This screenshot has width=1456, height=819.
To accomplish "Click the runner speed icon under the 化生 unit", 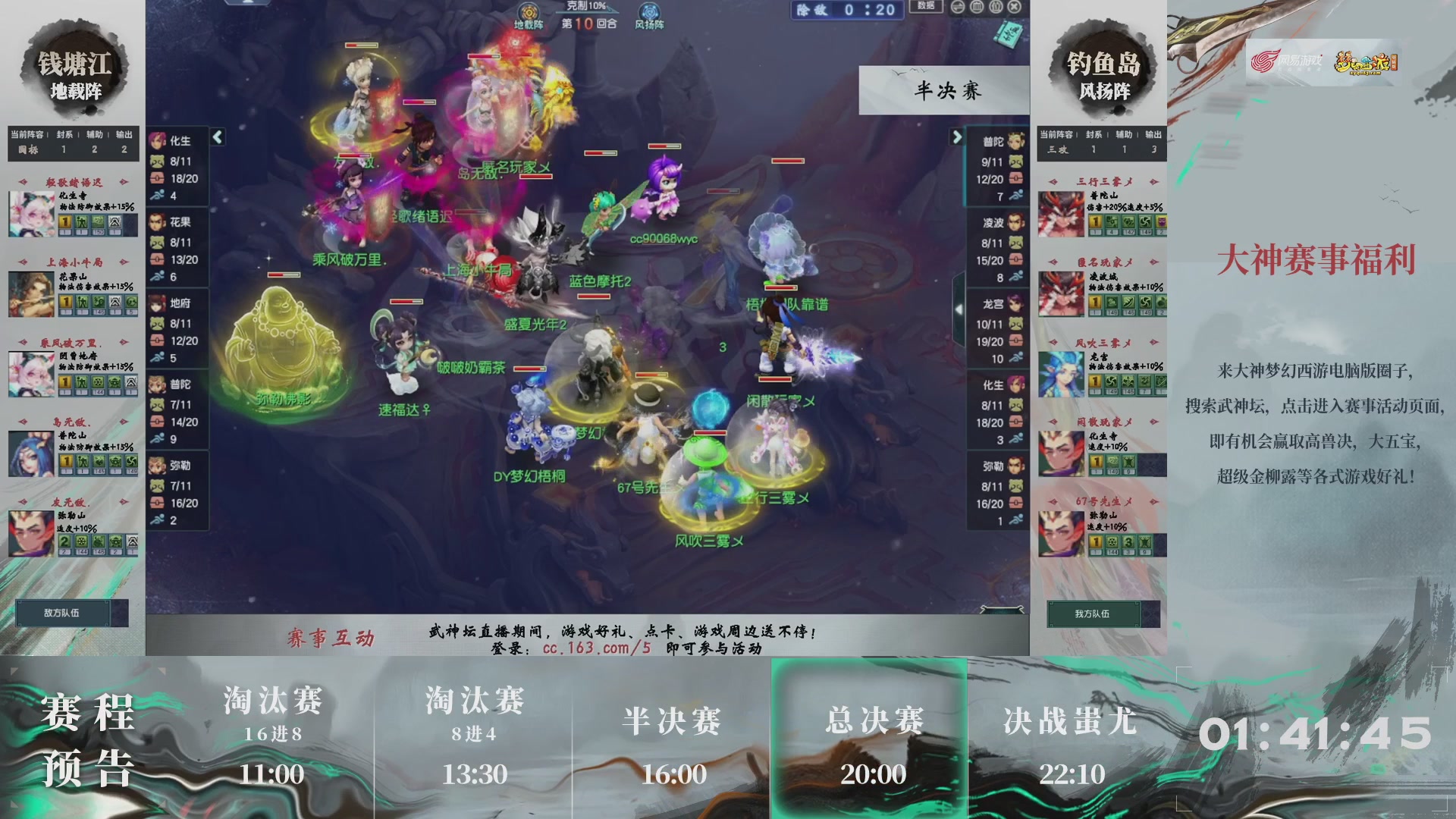I will coord(156,193).
